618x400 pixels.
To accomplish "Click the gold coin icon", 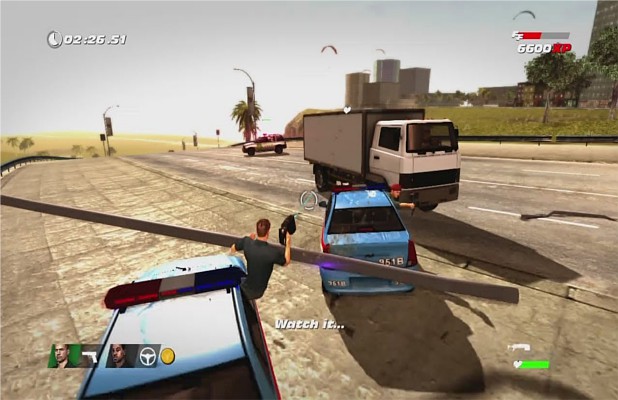I will coord(168,356).
